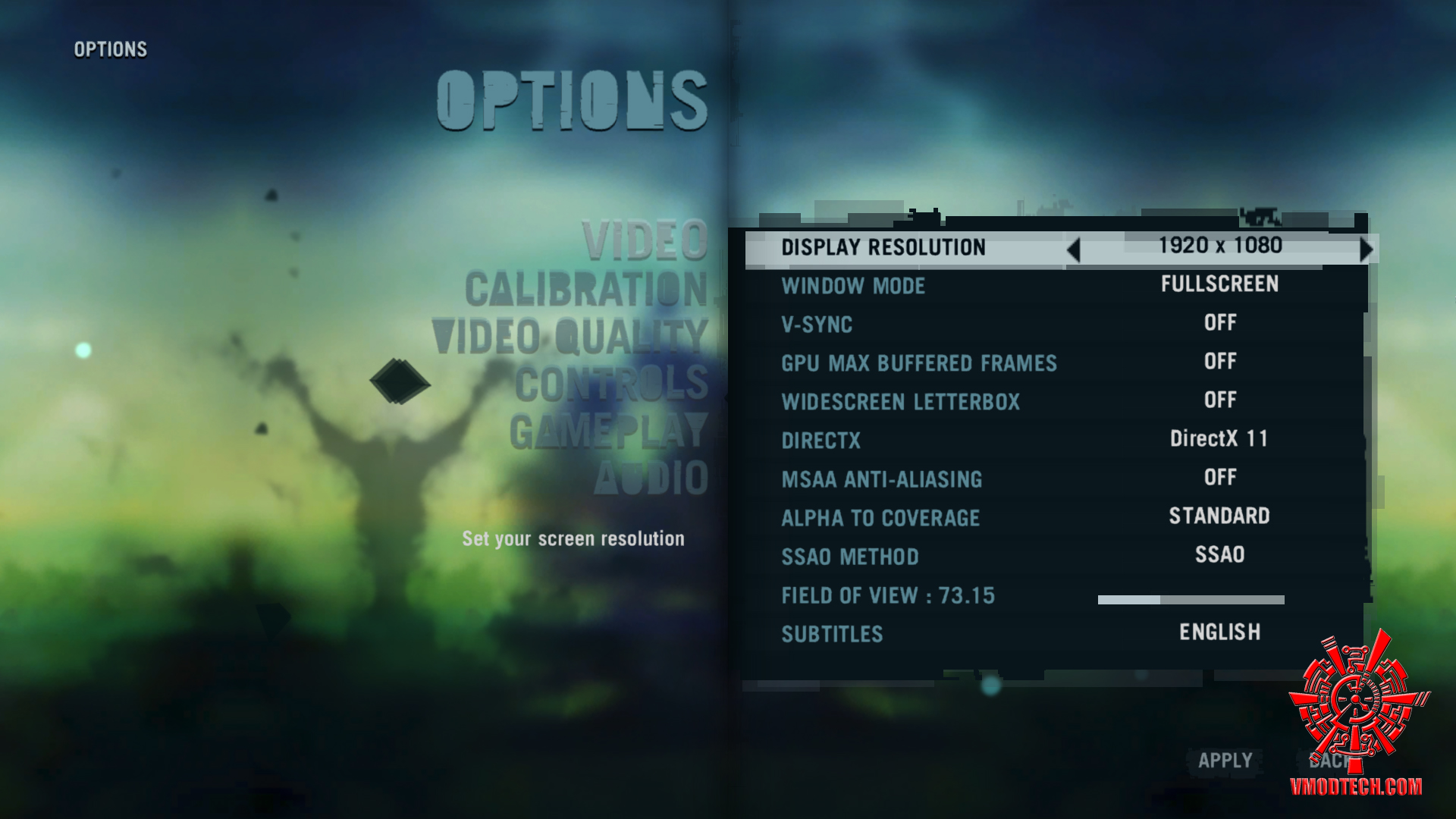Select the Gameplay options category
Image resolution: width=1456 pixels, height=819 pixels.
608,431
